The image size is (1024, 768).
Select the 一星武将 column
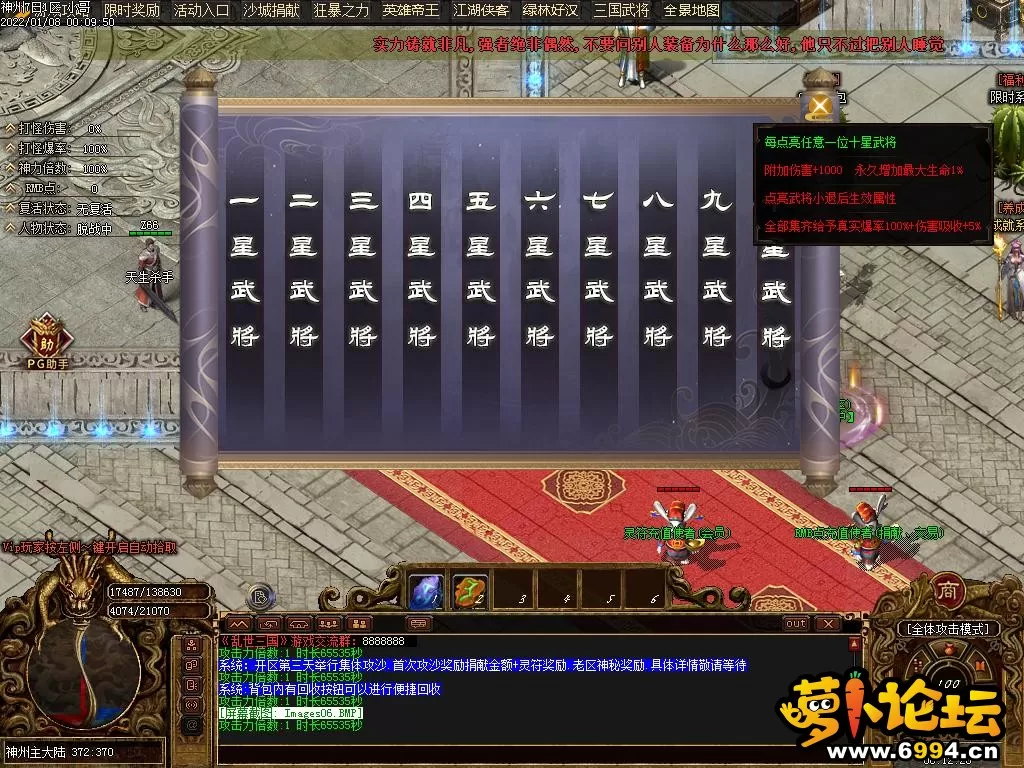point(244,267)
